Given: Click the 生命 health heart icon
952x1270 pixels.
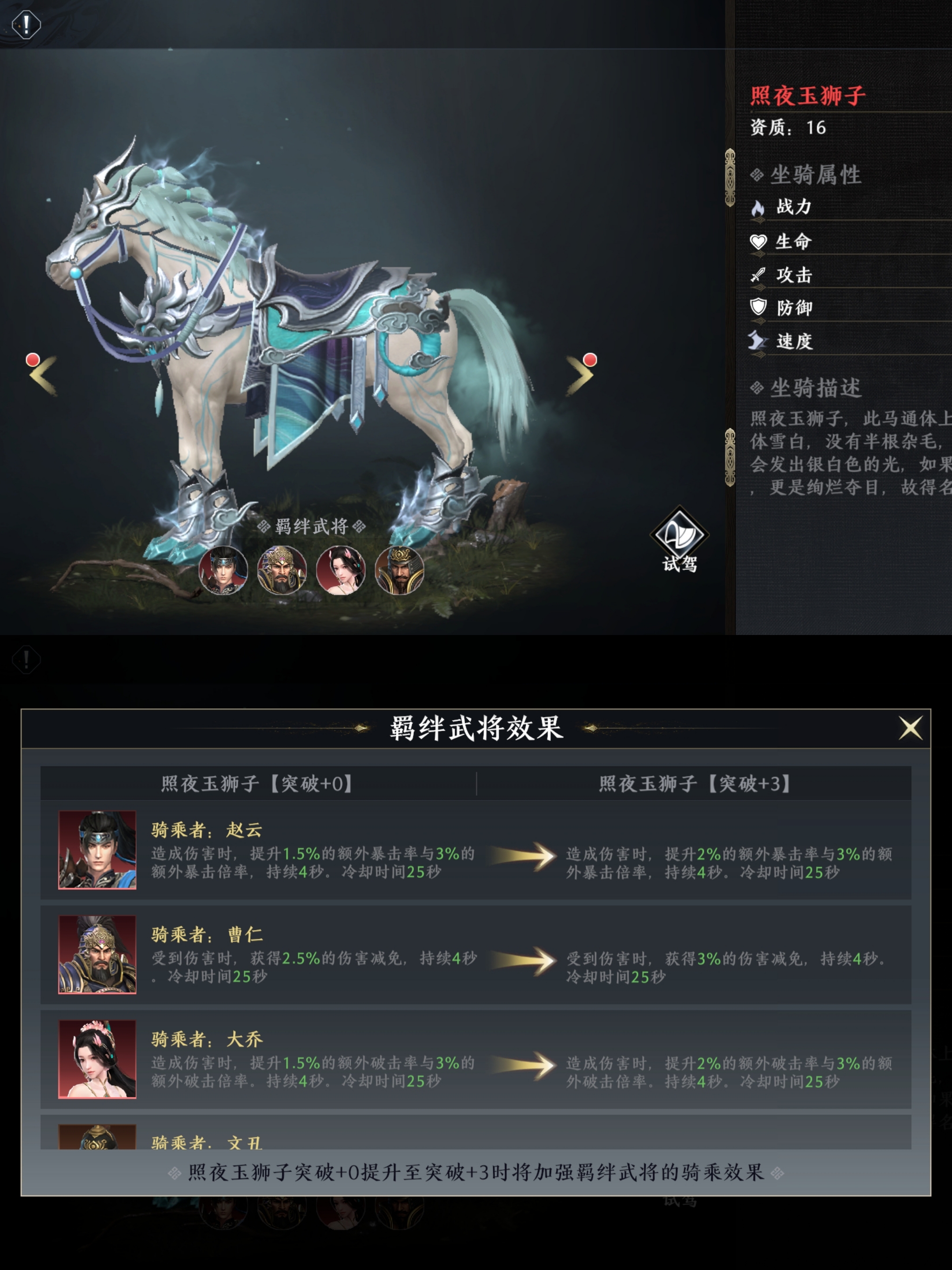Looking at the screenshot, I should (758, 242).
